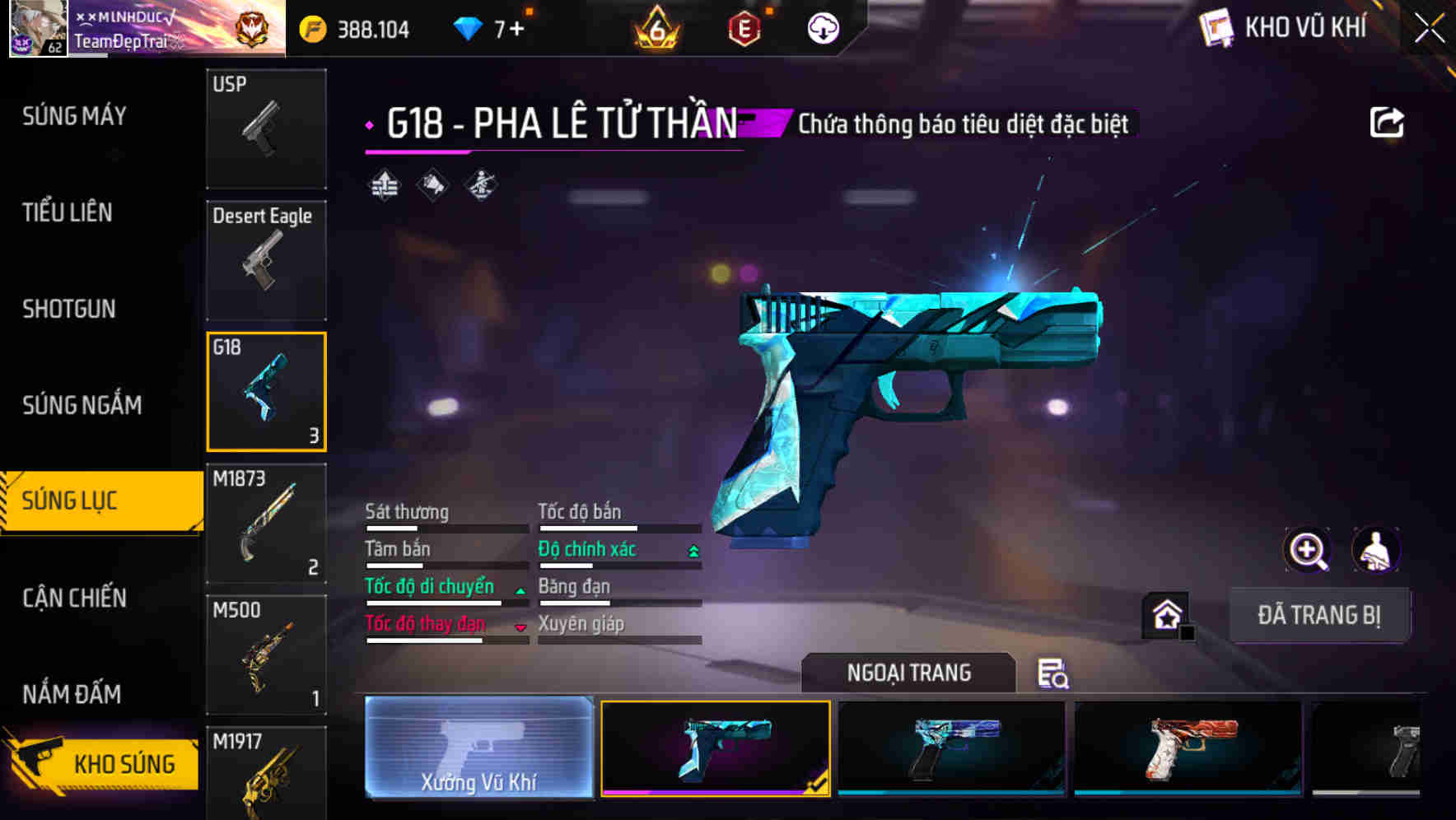Viewport: 1456px width, 820px height.
Task: Open the share weapon icon
Action: tap(1387, 121)
